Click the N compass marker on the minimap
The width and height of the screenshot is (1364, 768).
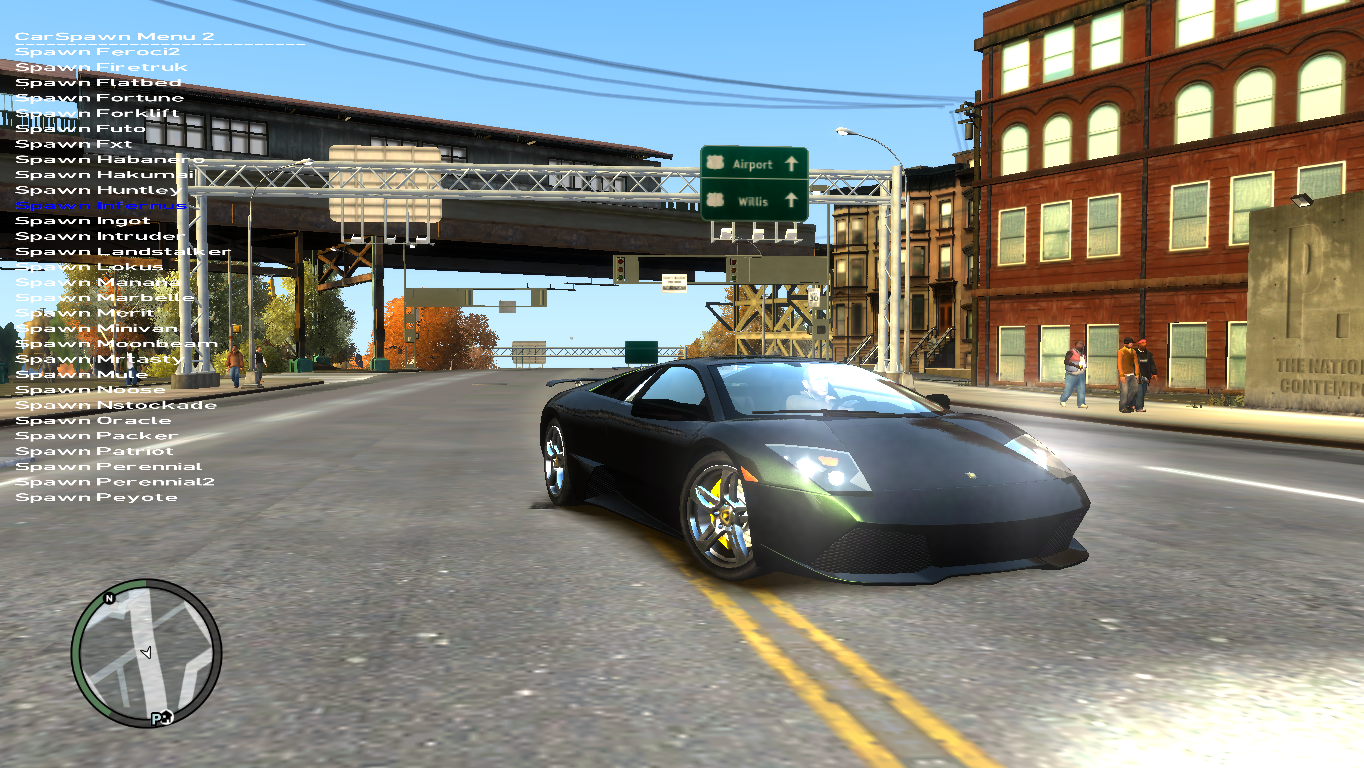[108, 599]
